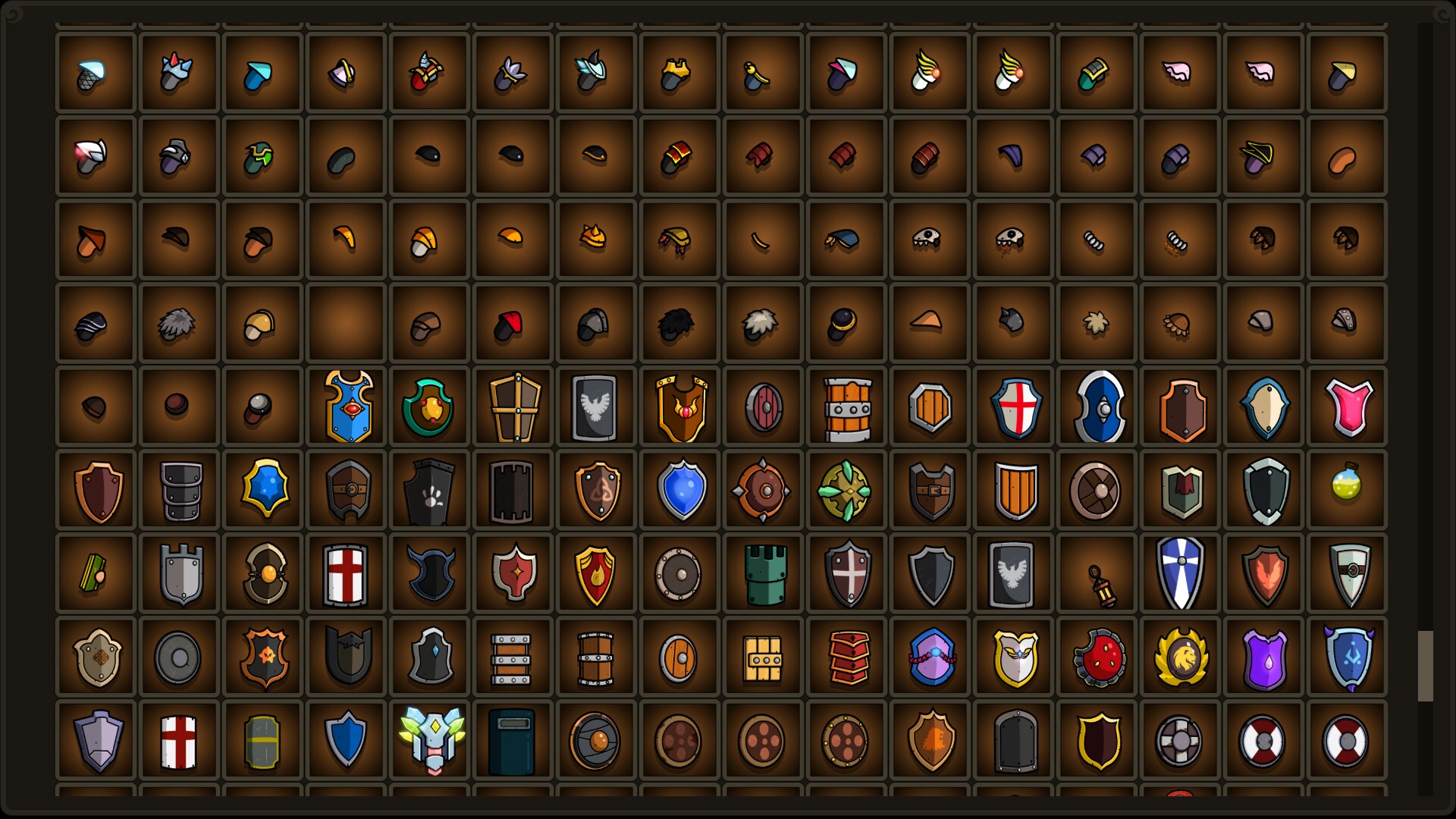
Task: Pick the red-white lifebuoy shield
Action: [x=1264, y=739]
